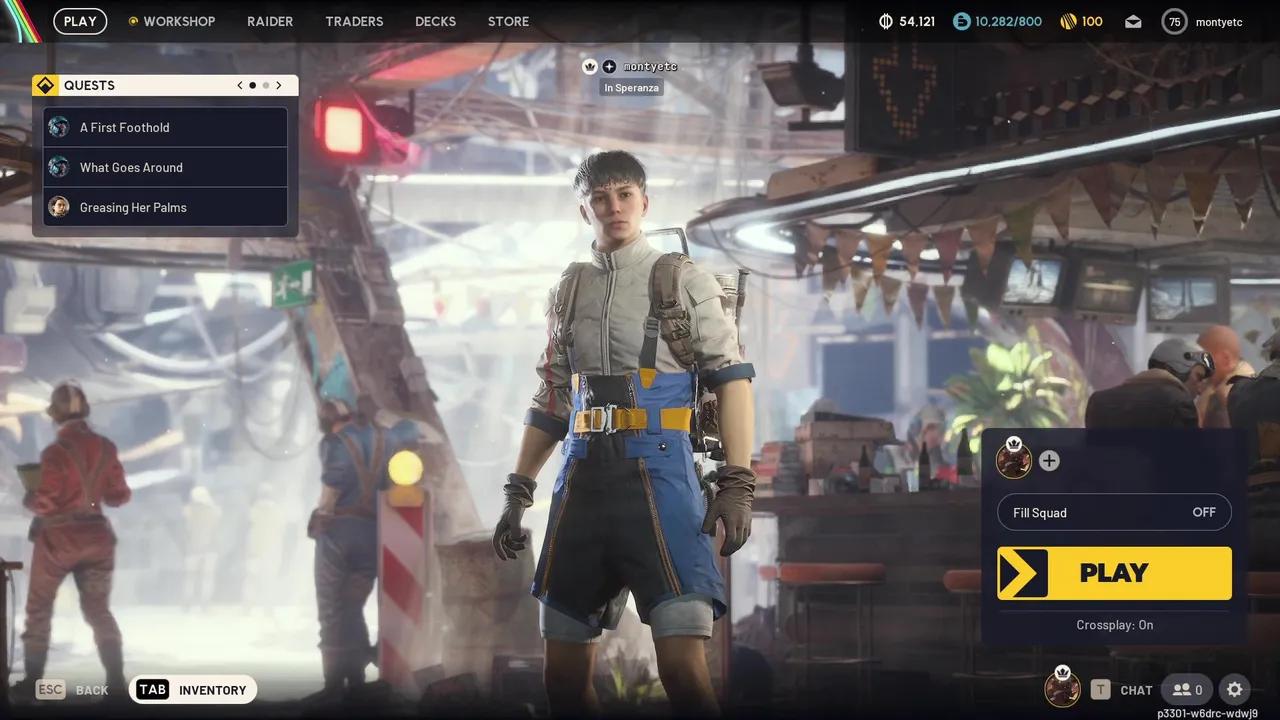The height and width of the screenshot is (720, 1280).
Task: Click the right arrow on the Quests panel
Action: point(279,85)
